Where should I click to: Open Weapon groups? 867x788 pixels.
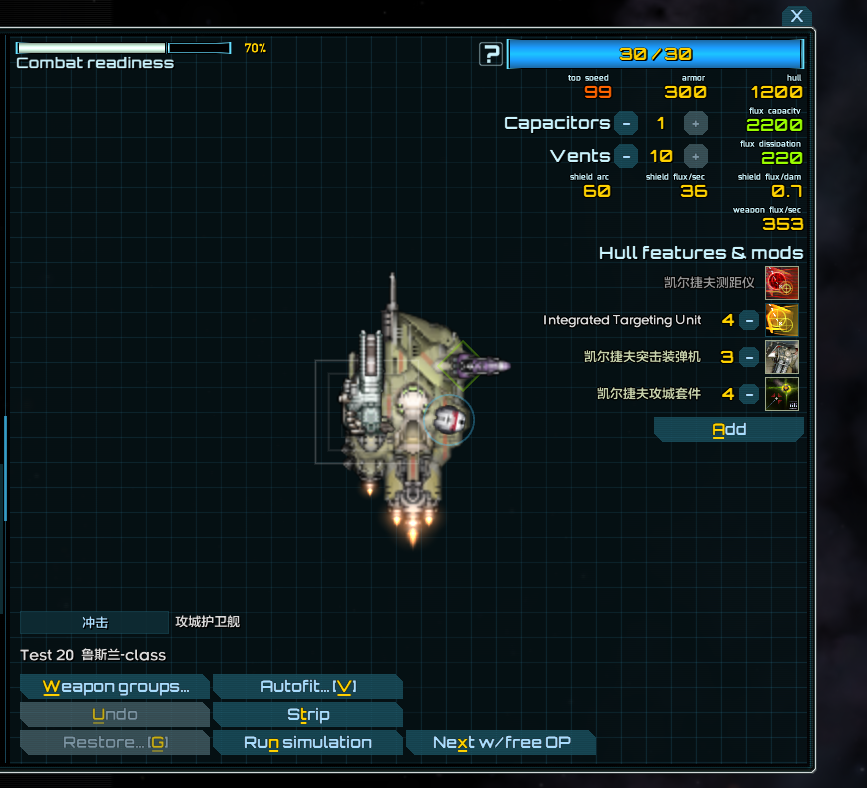pos(115,687)
